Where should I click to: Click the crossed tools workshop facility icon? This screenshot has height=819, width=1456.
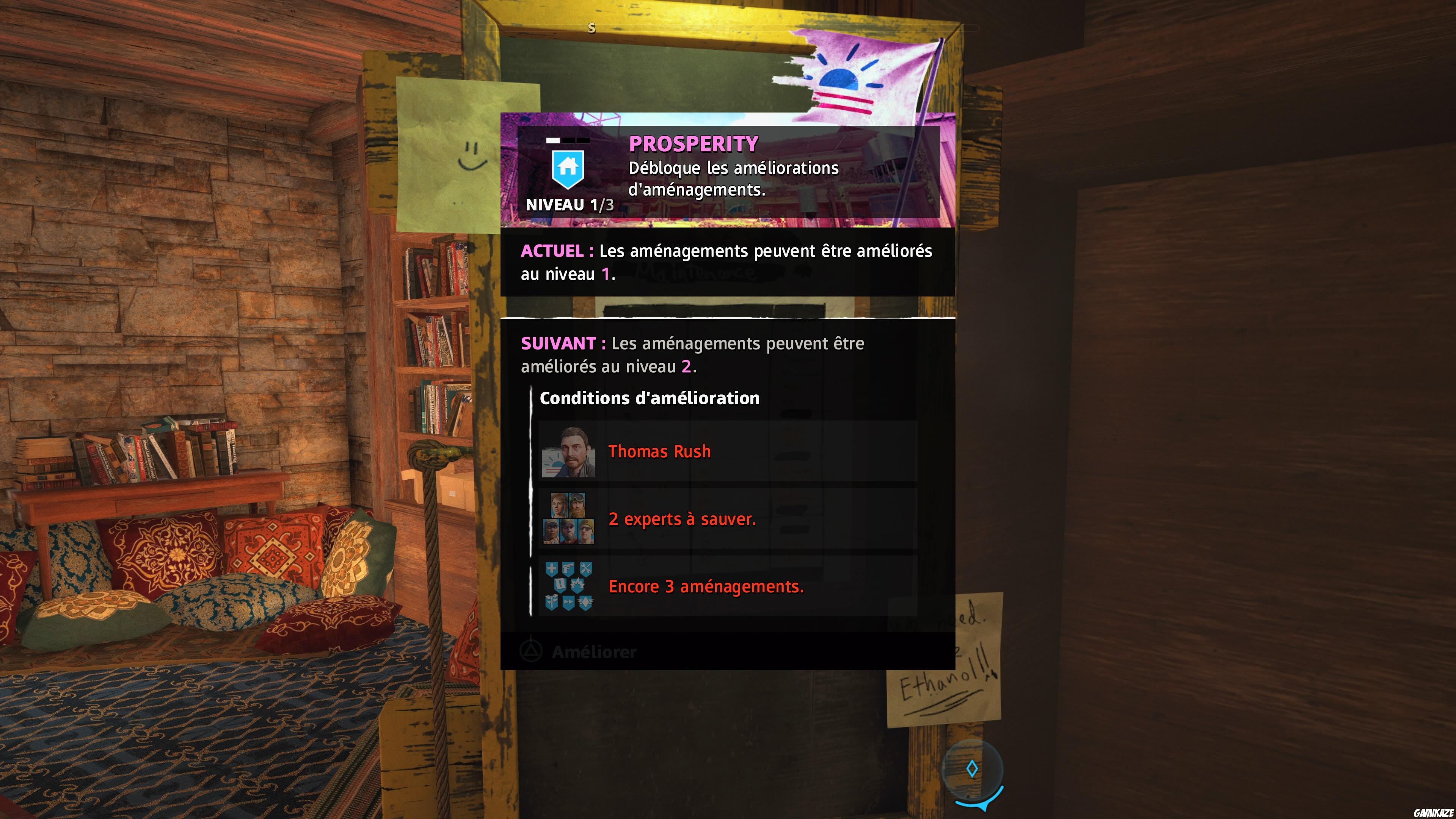586,568
